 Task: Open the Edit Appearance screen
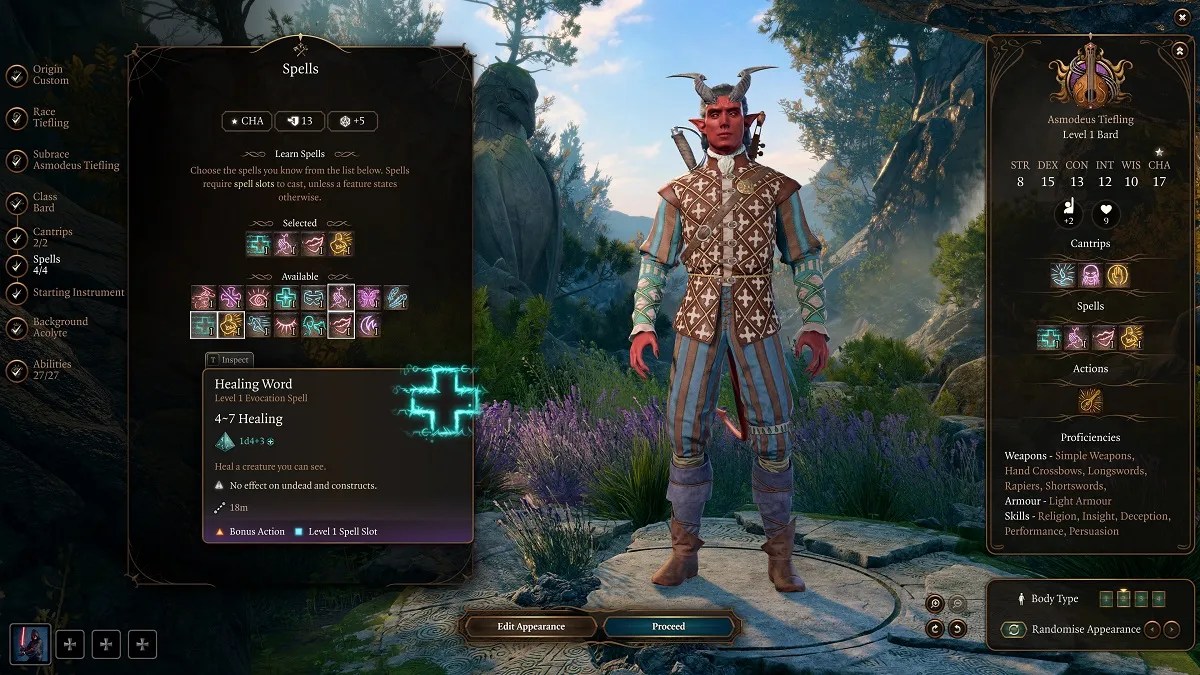tap(531, 627)
